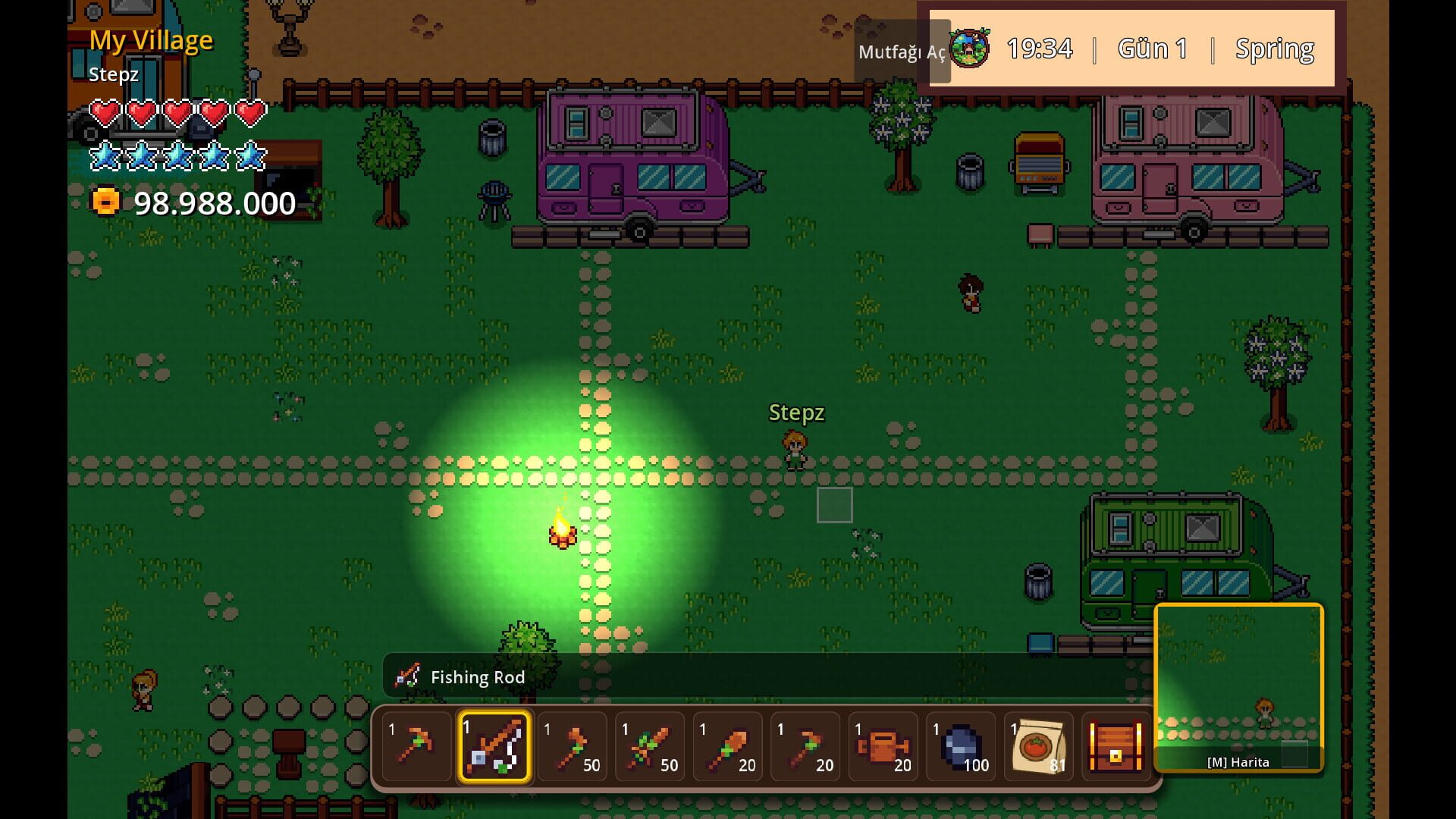This screenshot has width=1456, height=819.
Task: Select the shovel tool
Action: click(x=730, y=747)
